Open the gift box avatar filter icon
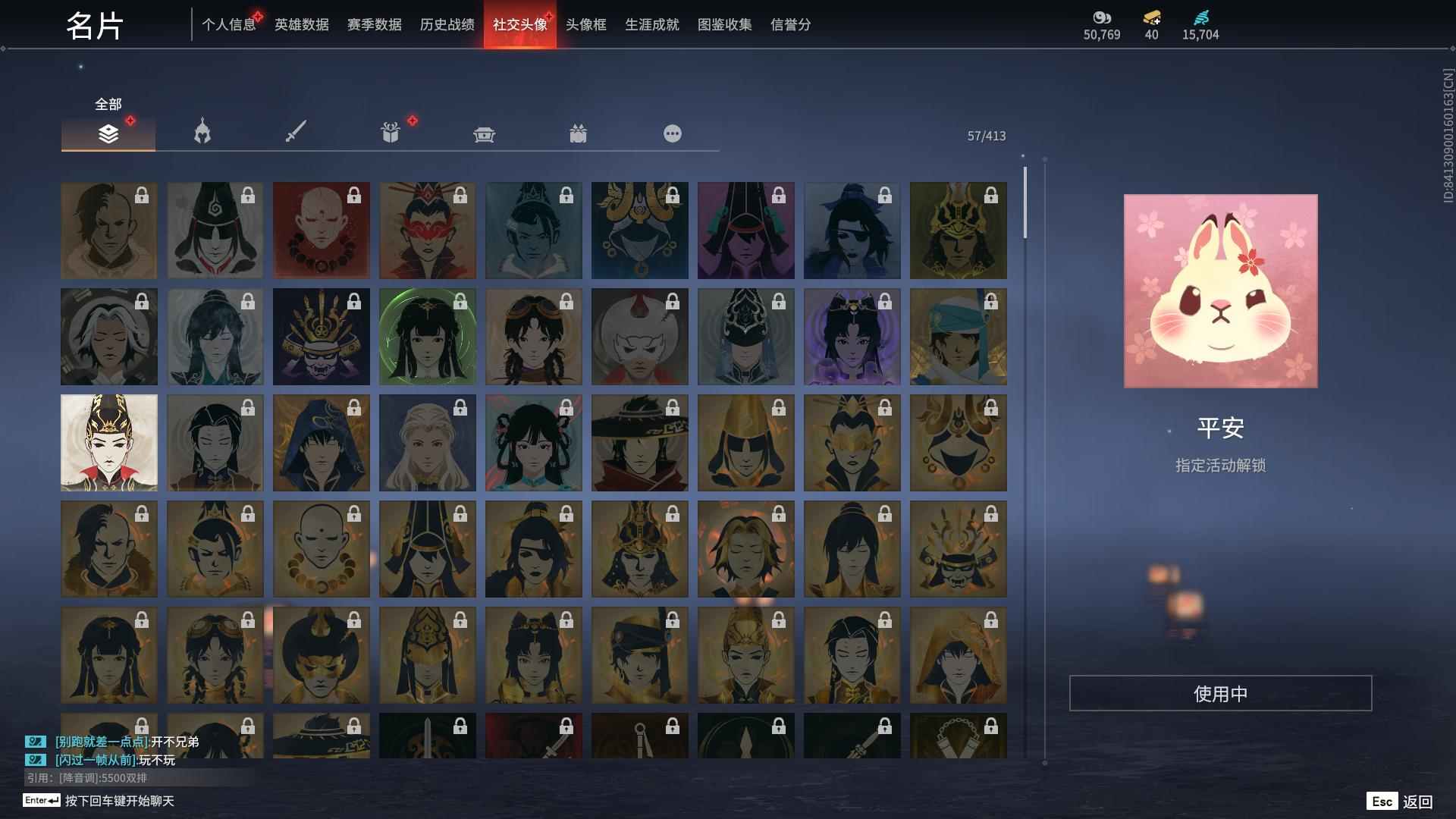This screenshot has width=1456, height=819. pyautogui.click(x=390, y=133)
